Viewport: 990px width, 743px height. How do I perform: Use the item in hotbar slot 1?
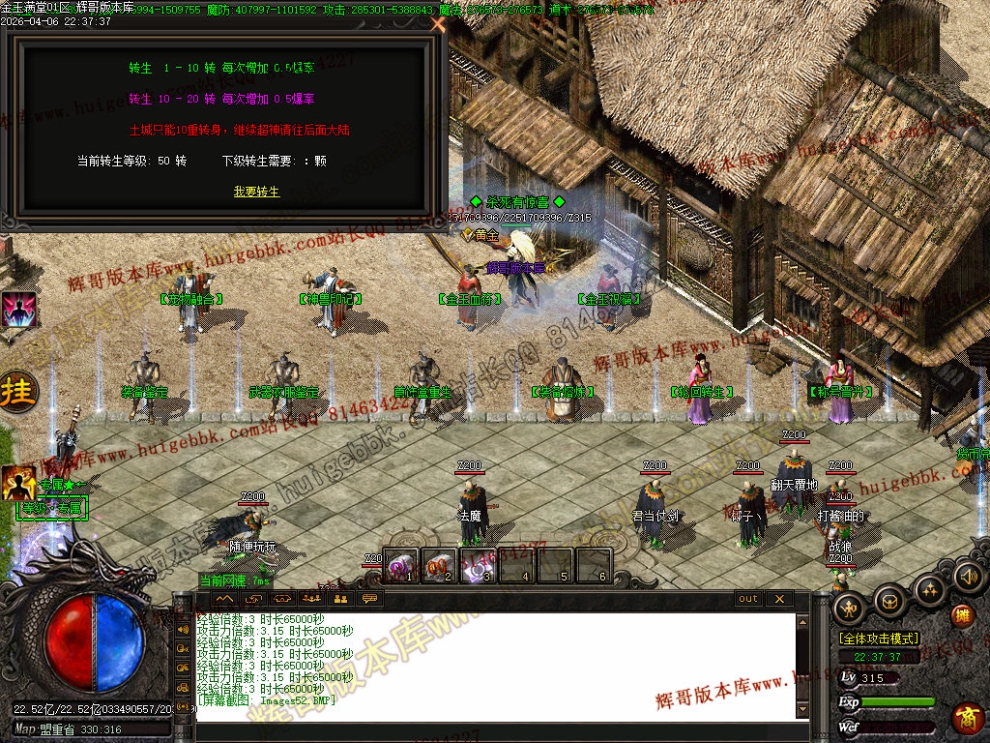point(402,566)
